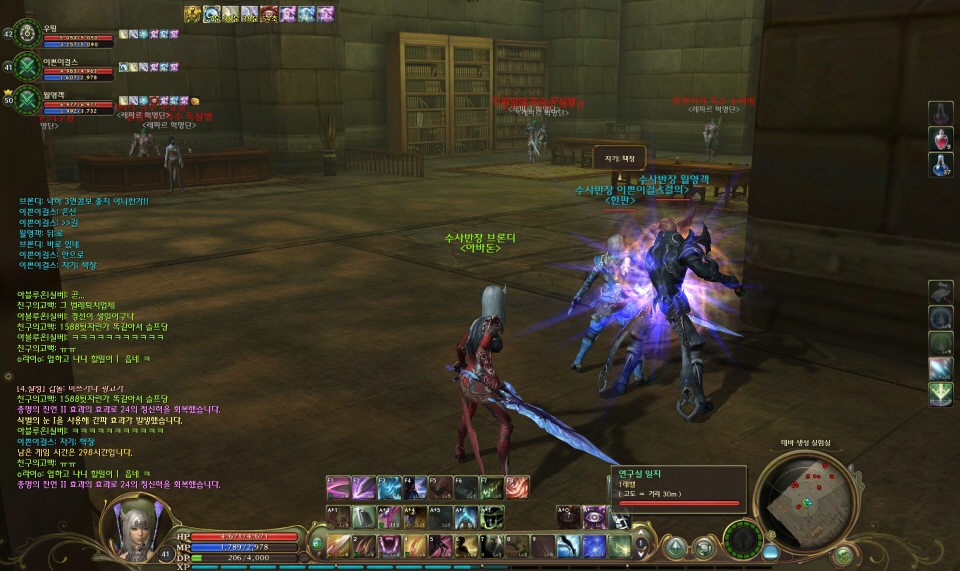Activate the green downward arrows skill
The width and height of the screenshot is (960, 571).
[940, 394]
